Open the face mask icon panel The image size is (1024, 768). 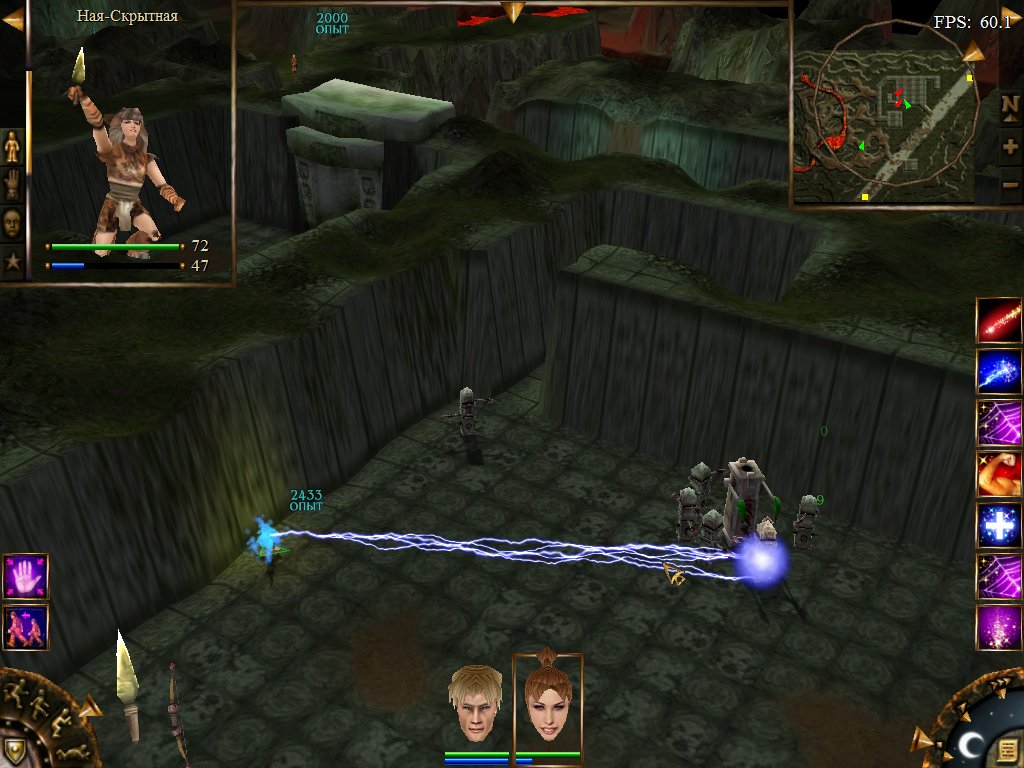click(12, 221)
